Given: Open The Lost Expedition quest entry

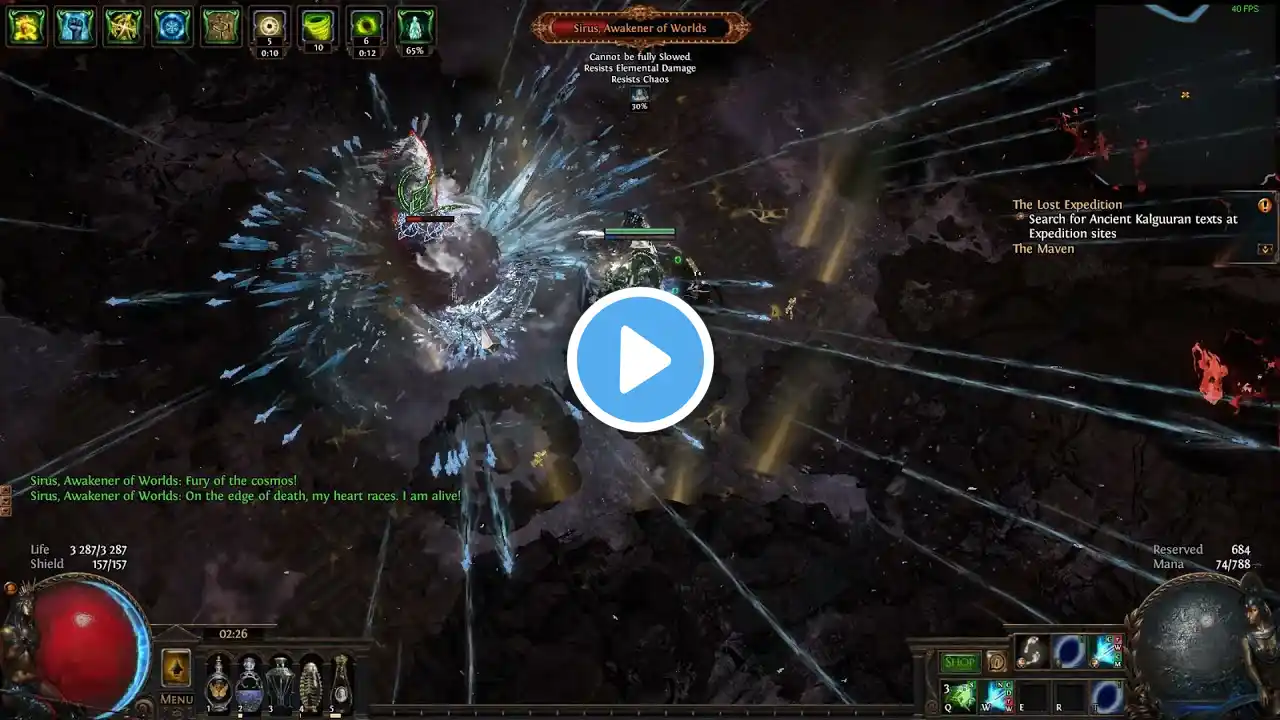Looking at the screenshot, I should pos(1067,205).
